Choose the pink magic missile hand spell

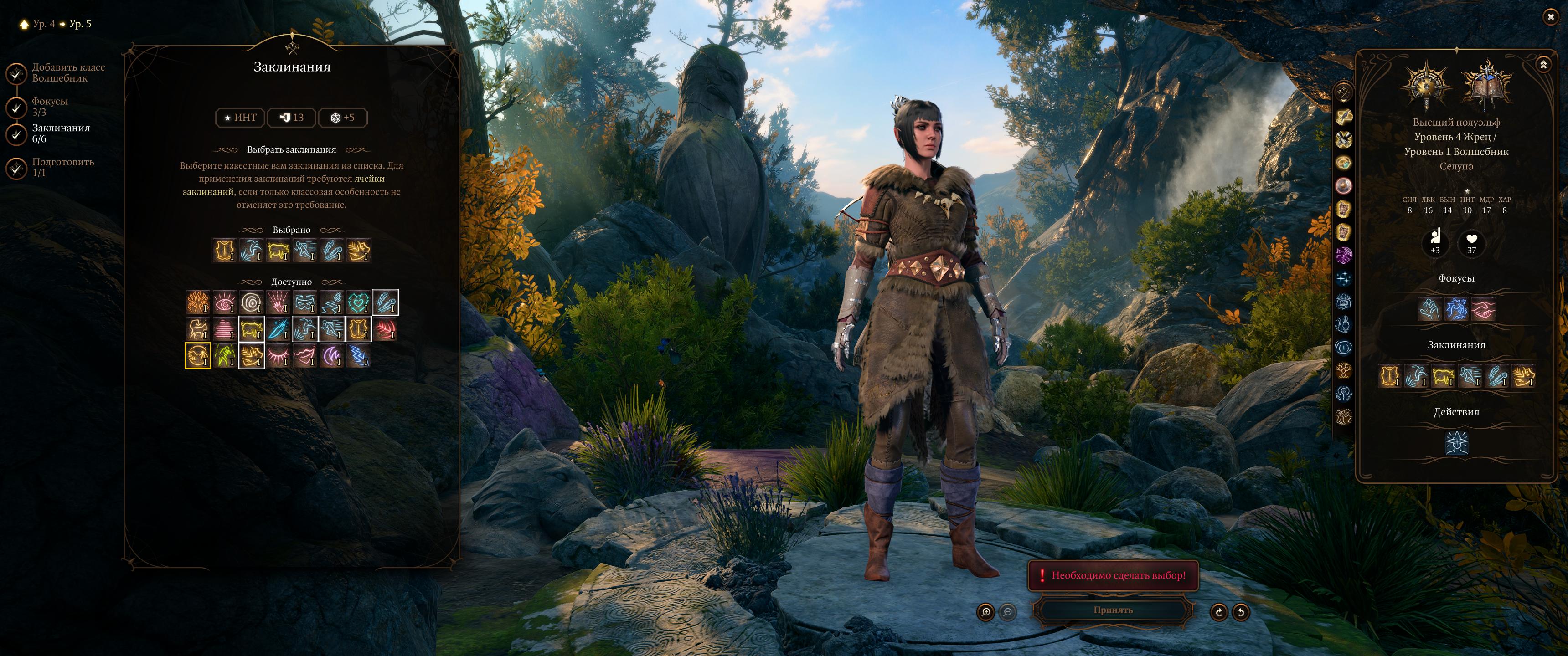278,302
